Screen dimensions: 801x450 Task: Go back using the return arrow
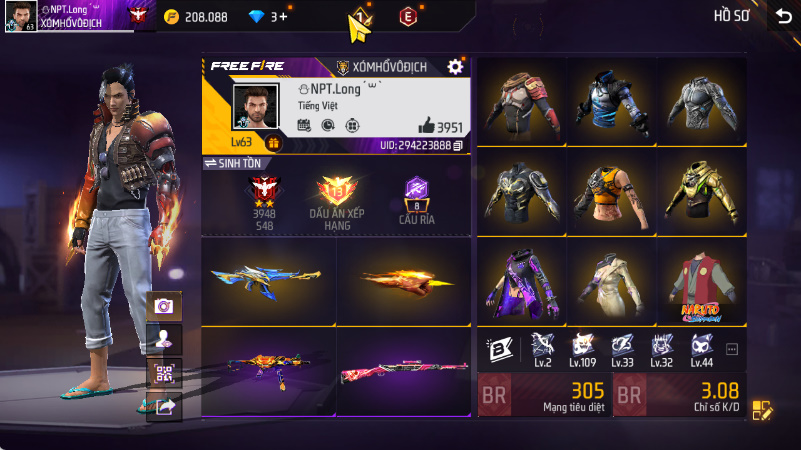pyautogui.click(x=783, y=17)
